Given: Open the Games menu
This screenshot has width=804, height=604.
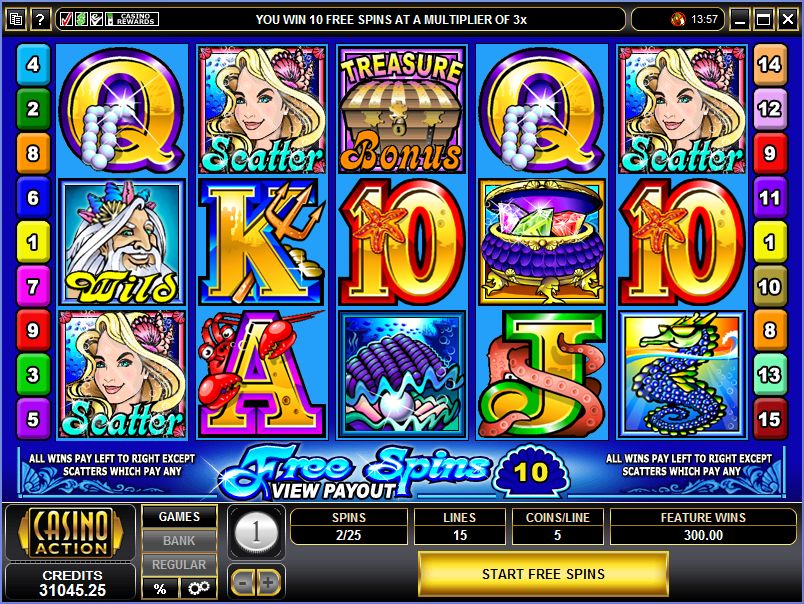Looking at the screenshot, I should coord(180,517).
